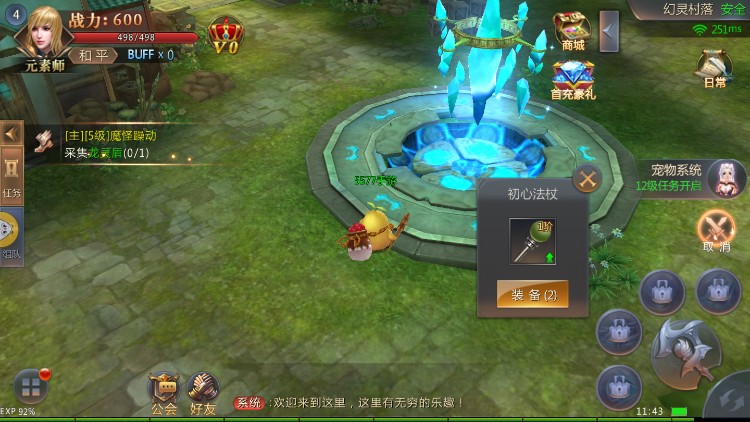Viewport: 750px width, 422px height.
Task: Open the 好友 friends list
Action: point(203,393)
